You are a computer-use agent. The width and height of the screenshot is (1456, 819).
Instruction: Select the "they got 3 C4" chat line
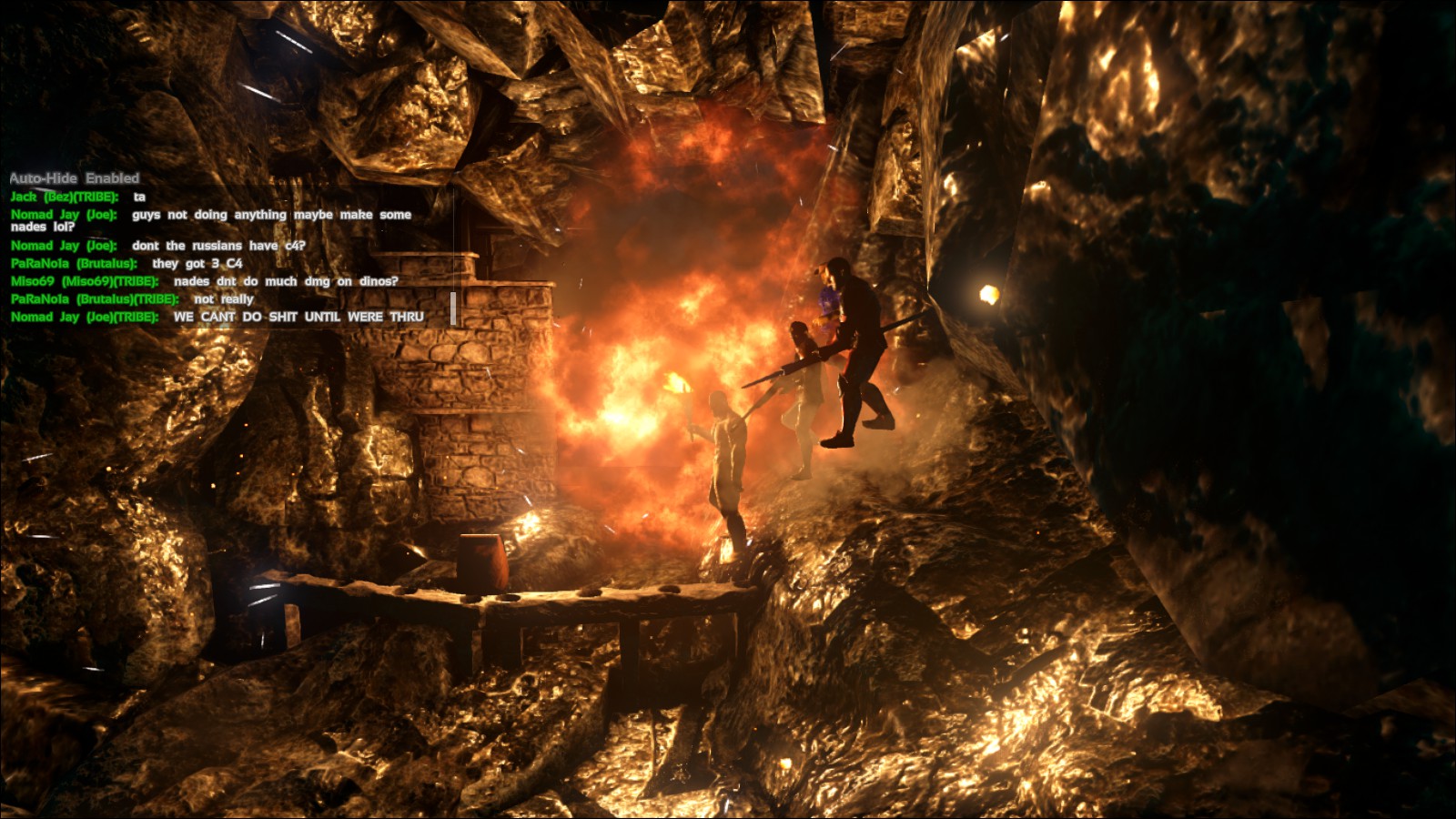(x=197, y=263)
